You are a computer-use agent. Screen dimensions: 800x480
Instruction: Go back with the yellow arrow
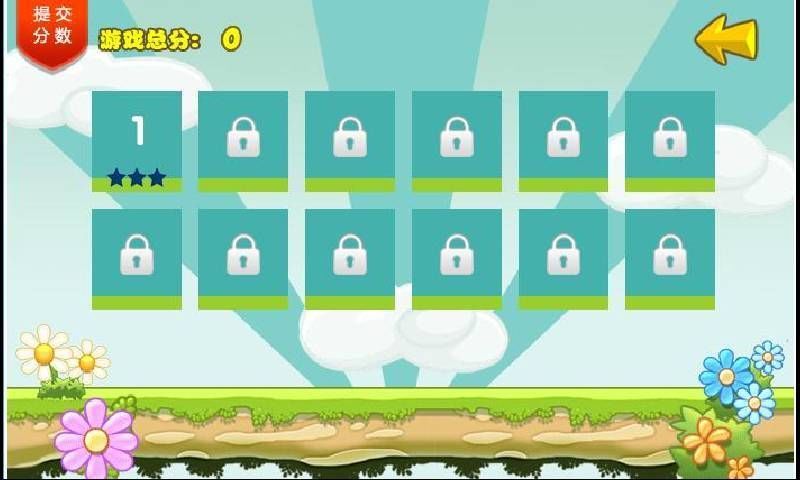726,40
